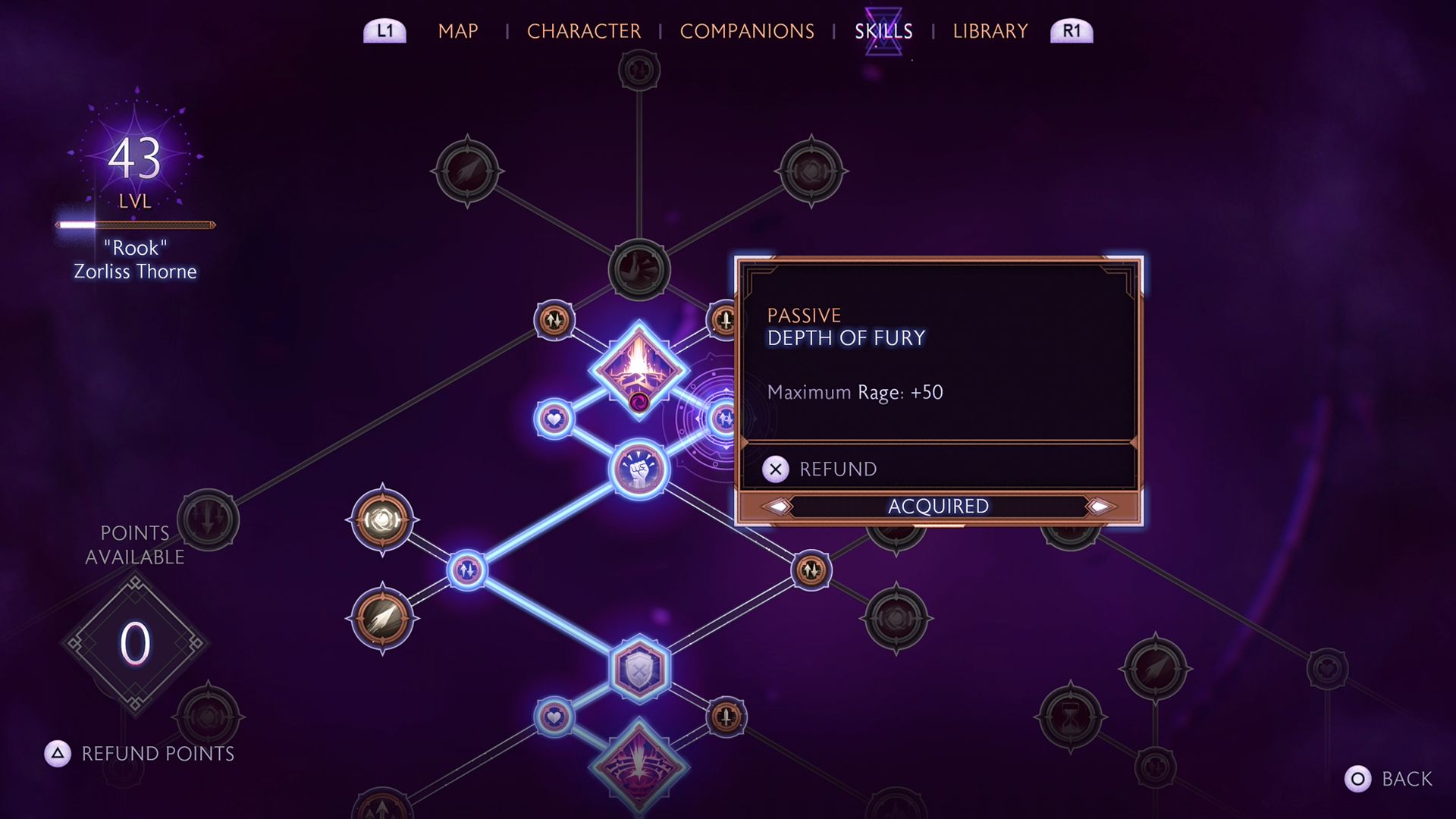Switch to the Map tab
1456x819 pixels.
coord(458,31)
